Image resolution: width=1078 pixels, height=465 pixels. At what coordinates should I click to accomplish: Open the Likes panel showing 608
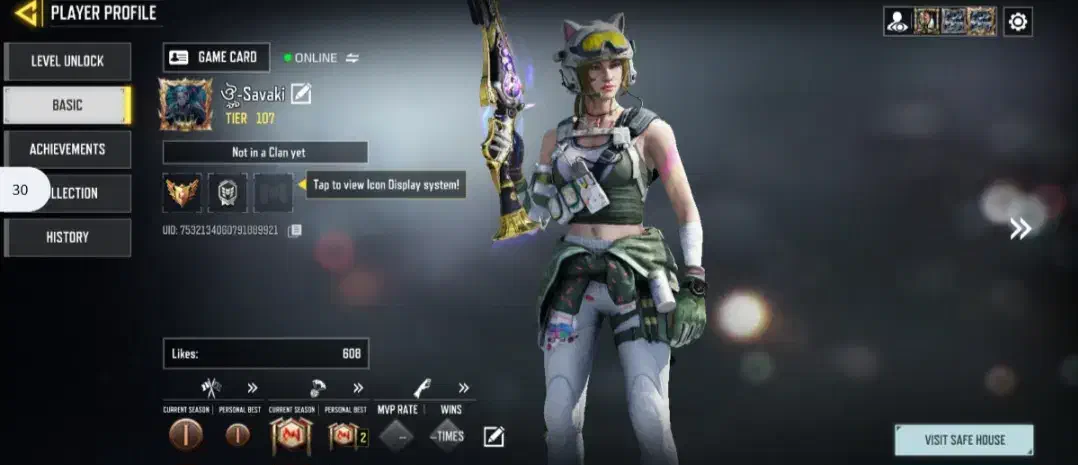pos(265,353)
